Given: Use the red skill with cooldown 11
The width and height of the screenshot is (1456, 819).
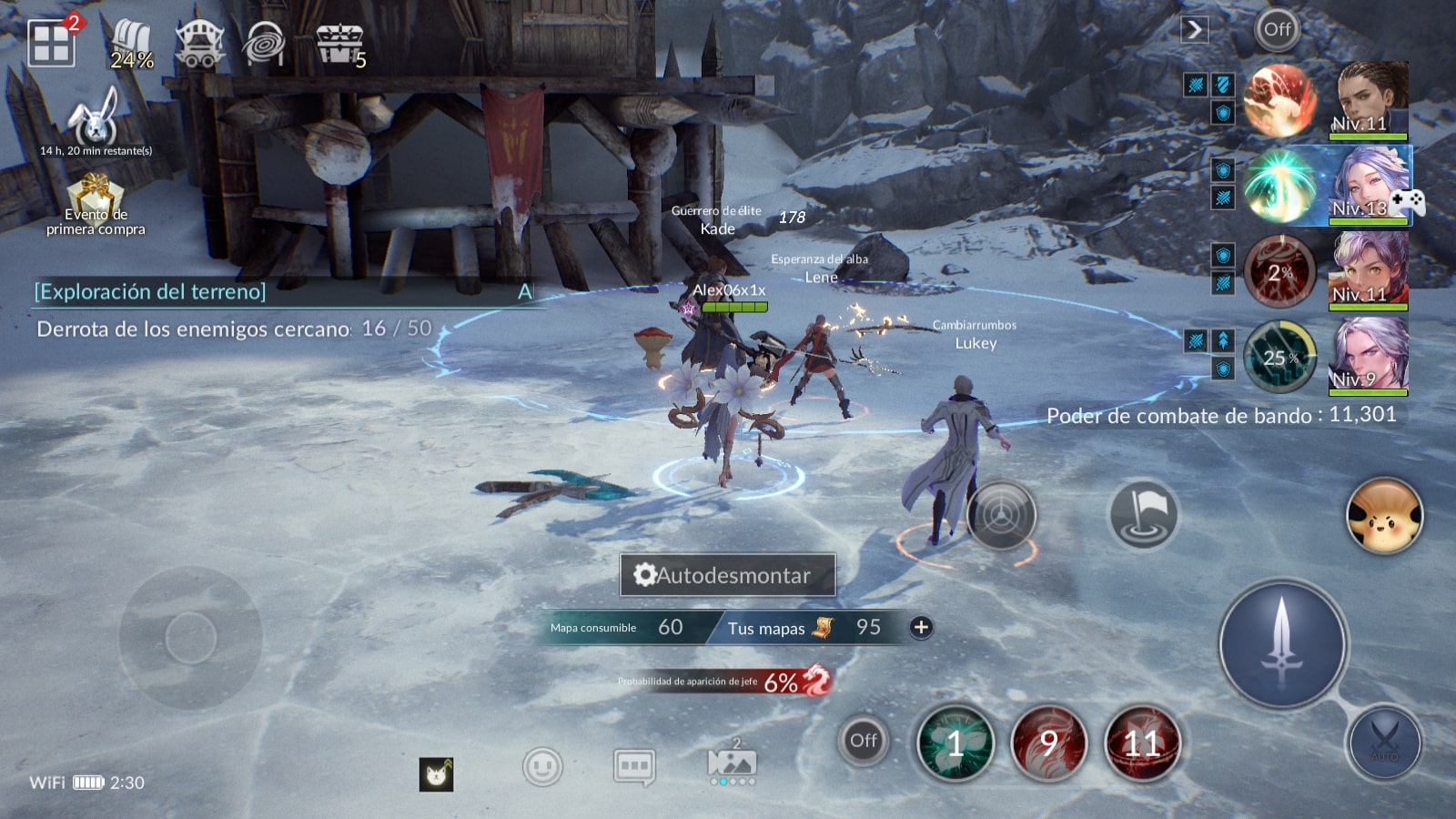Looking at the screenshot, I should [x=1141, y=743].
